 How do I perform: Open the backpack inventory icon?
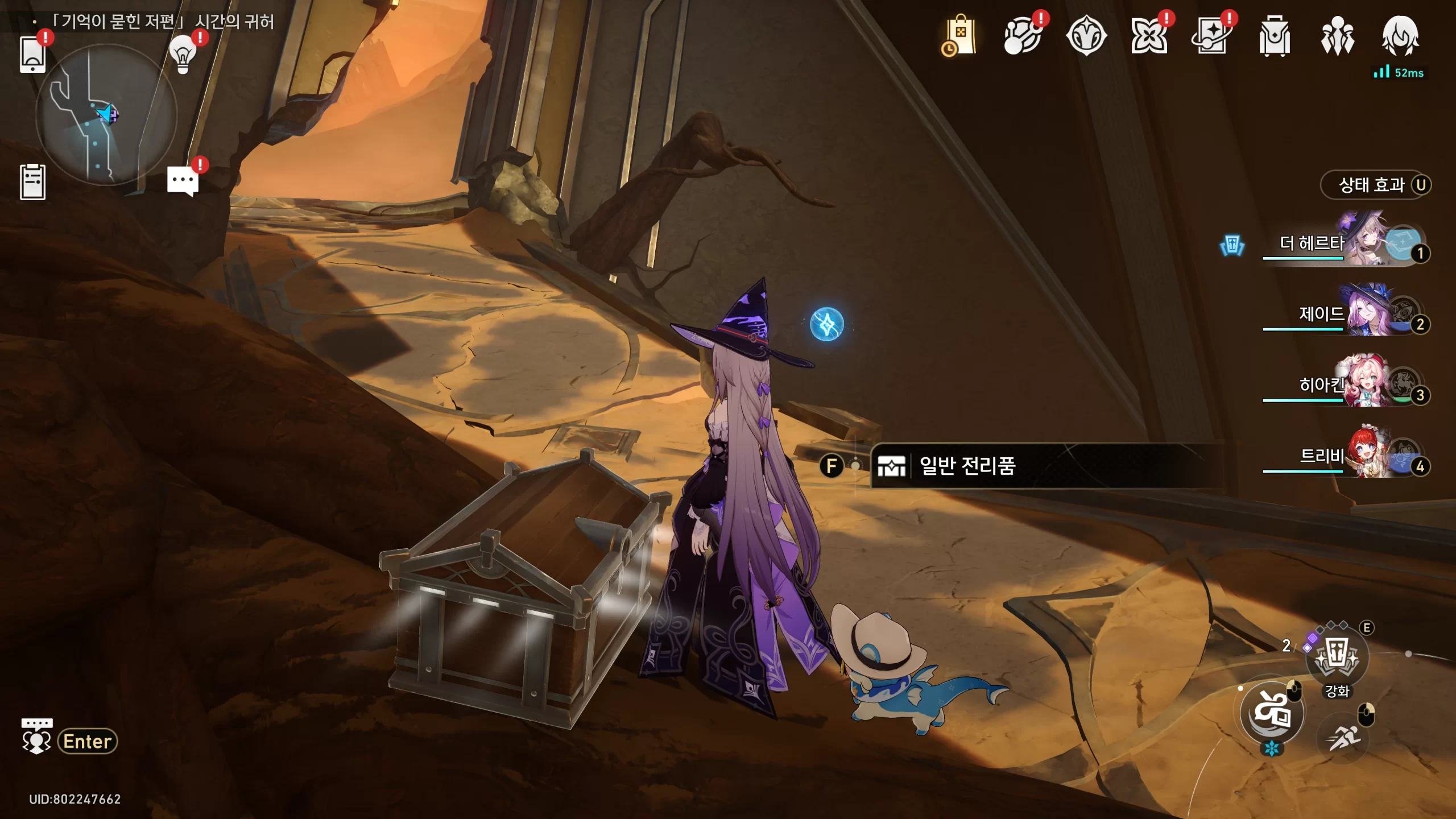(1274, 36)
